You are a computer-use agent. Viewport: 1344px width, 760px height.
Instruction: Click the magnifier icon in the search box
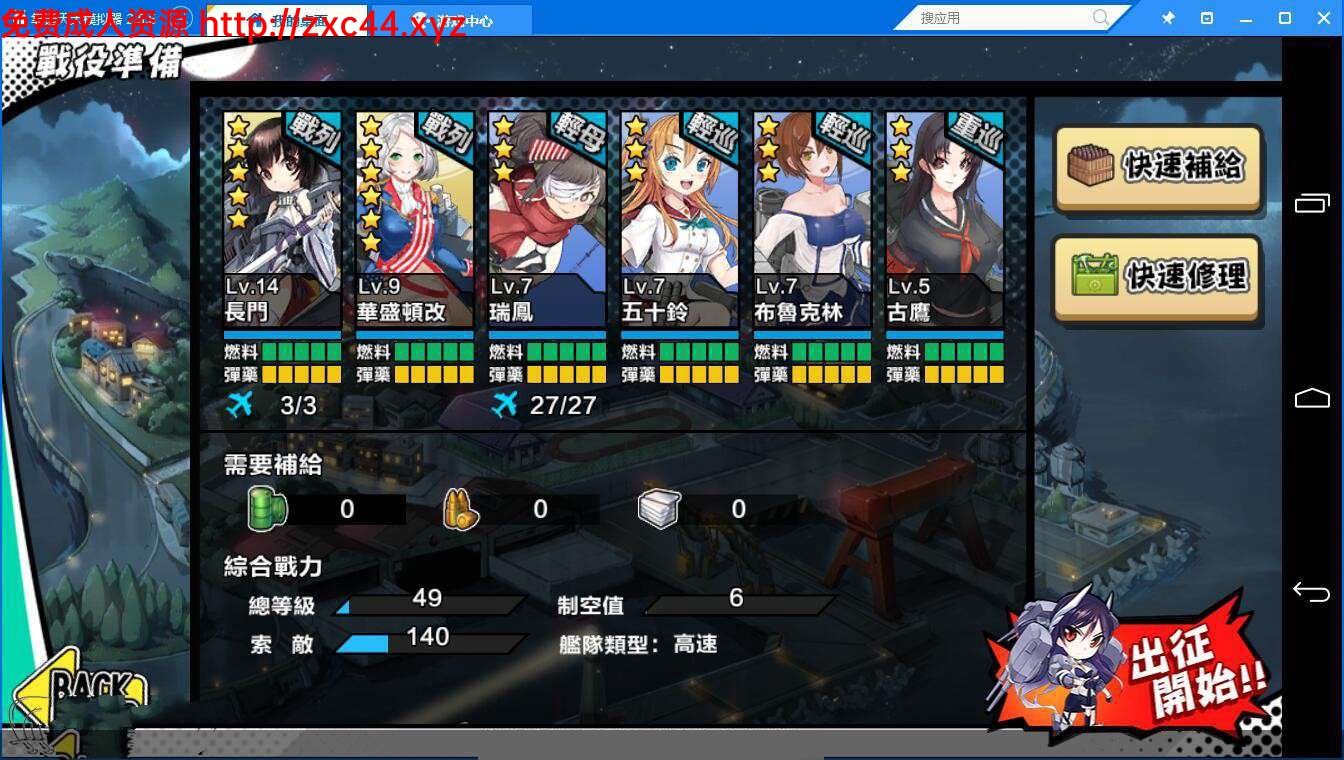click(1100, 18)
